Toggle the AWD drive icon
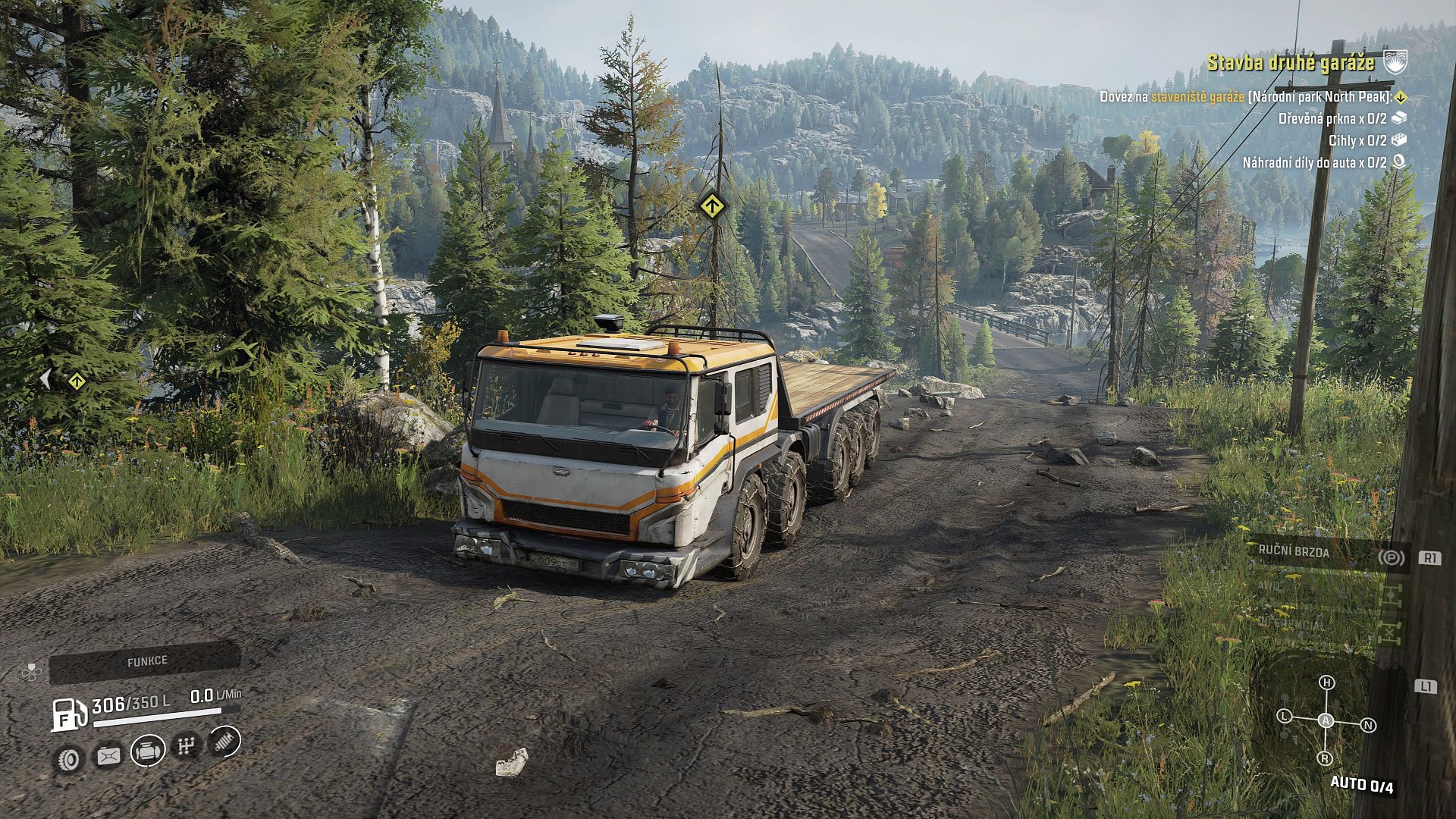 coord(1392,594)
